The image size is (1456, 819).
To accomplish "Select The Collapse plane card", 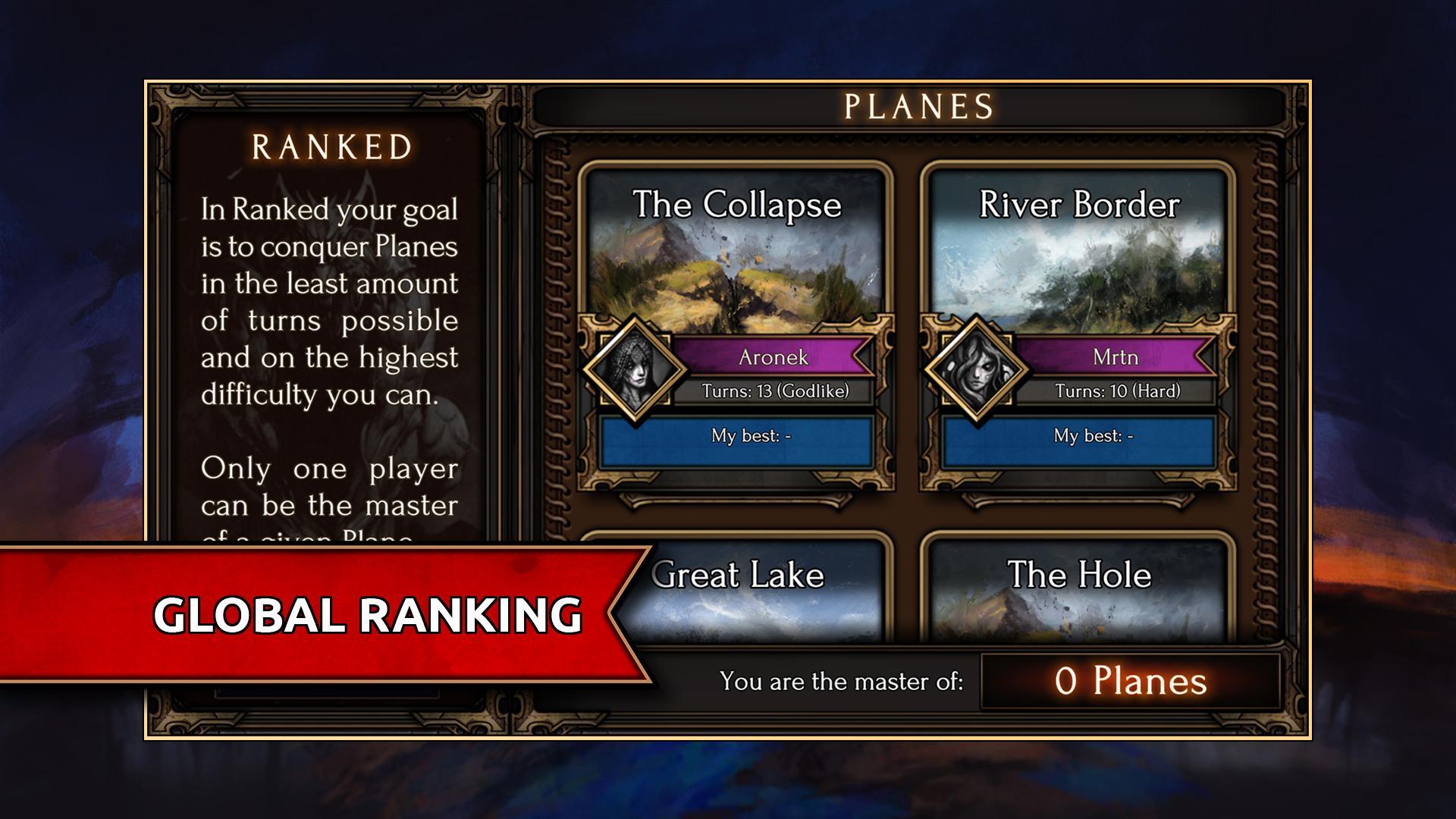I will [x=736, y=250].
